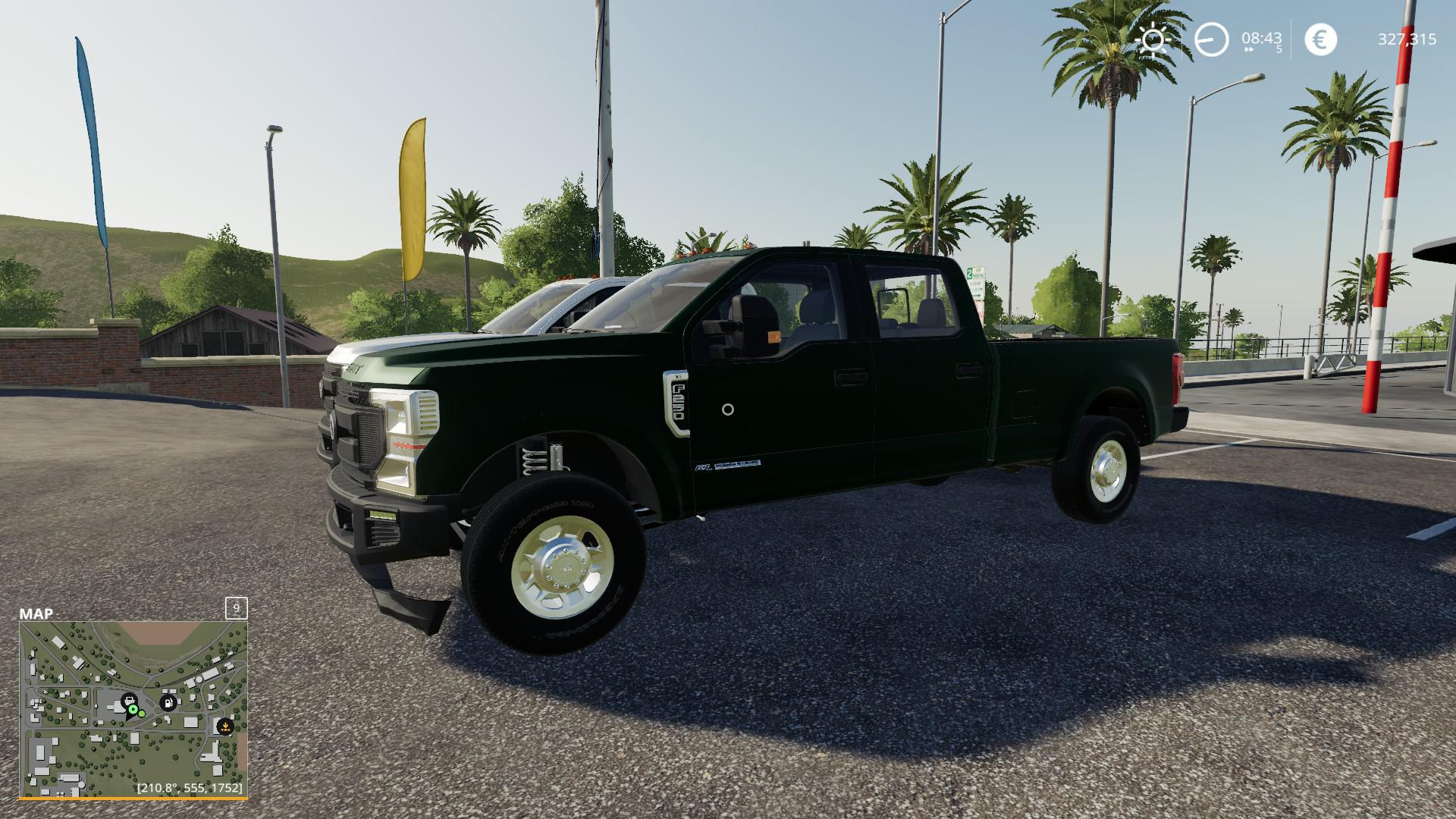
Task: Click the euro currency coin icon
Action: click(1320, 38)
